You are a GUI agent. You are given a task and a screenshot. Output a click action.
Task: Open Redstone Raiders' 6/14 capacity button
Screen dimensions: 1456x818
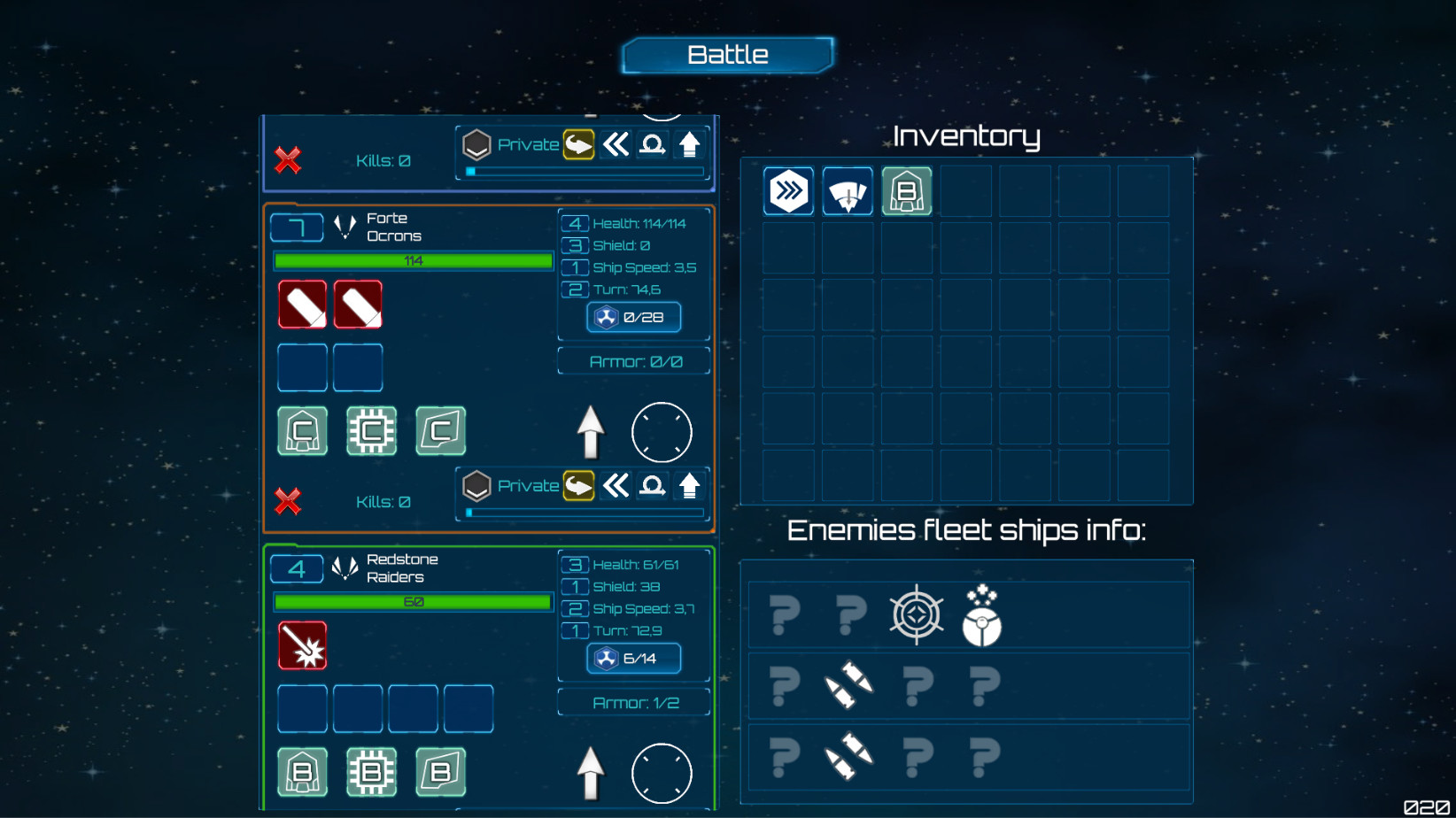[633, 658]
